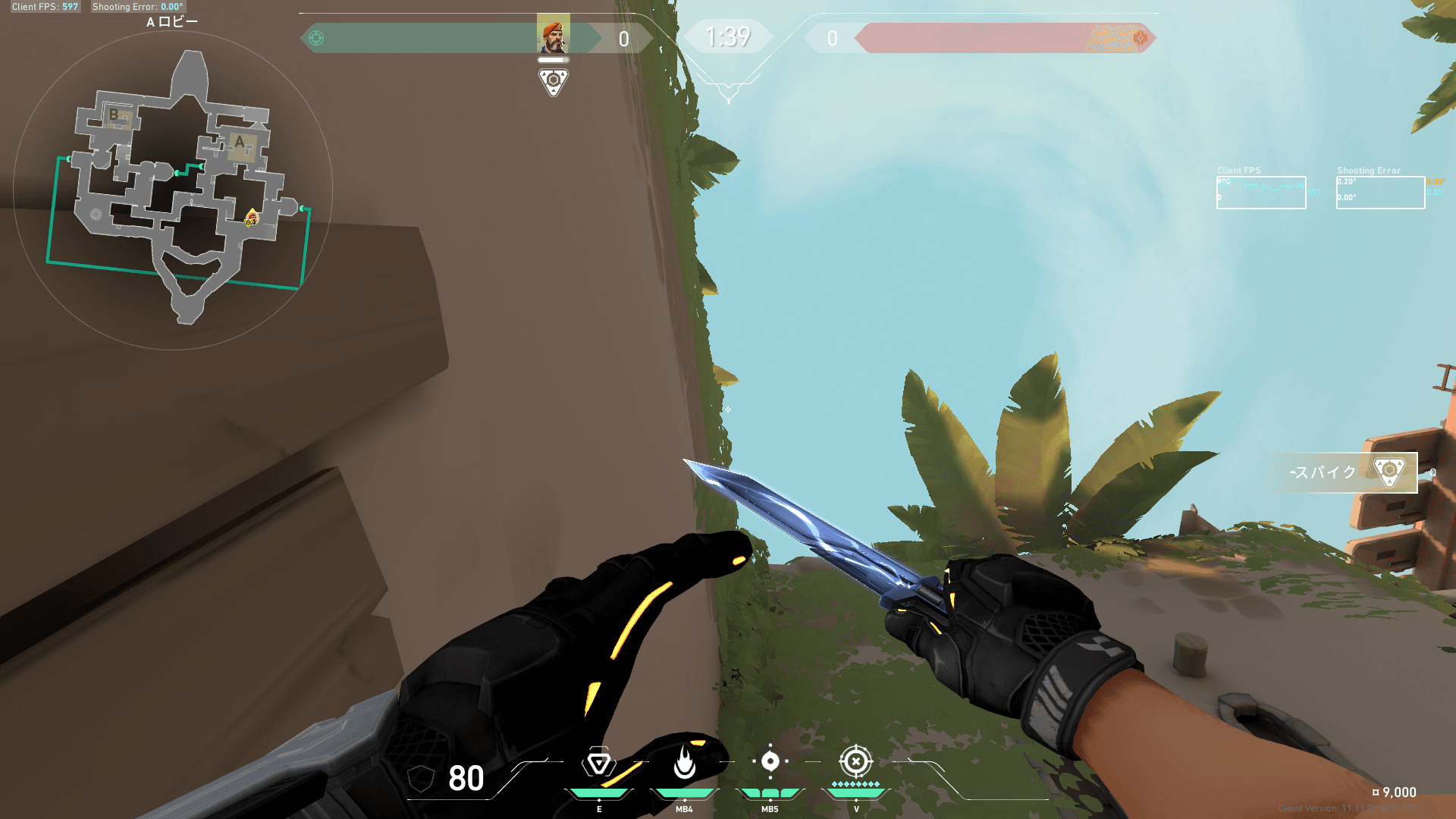Click the Shooting Error graph
This screenshot has height=819, width=1456.
point(1379,193)
